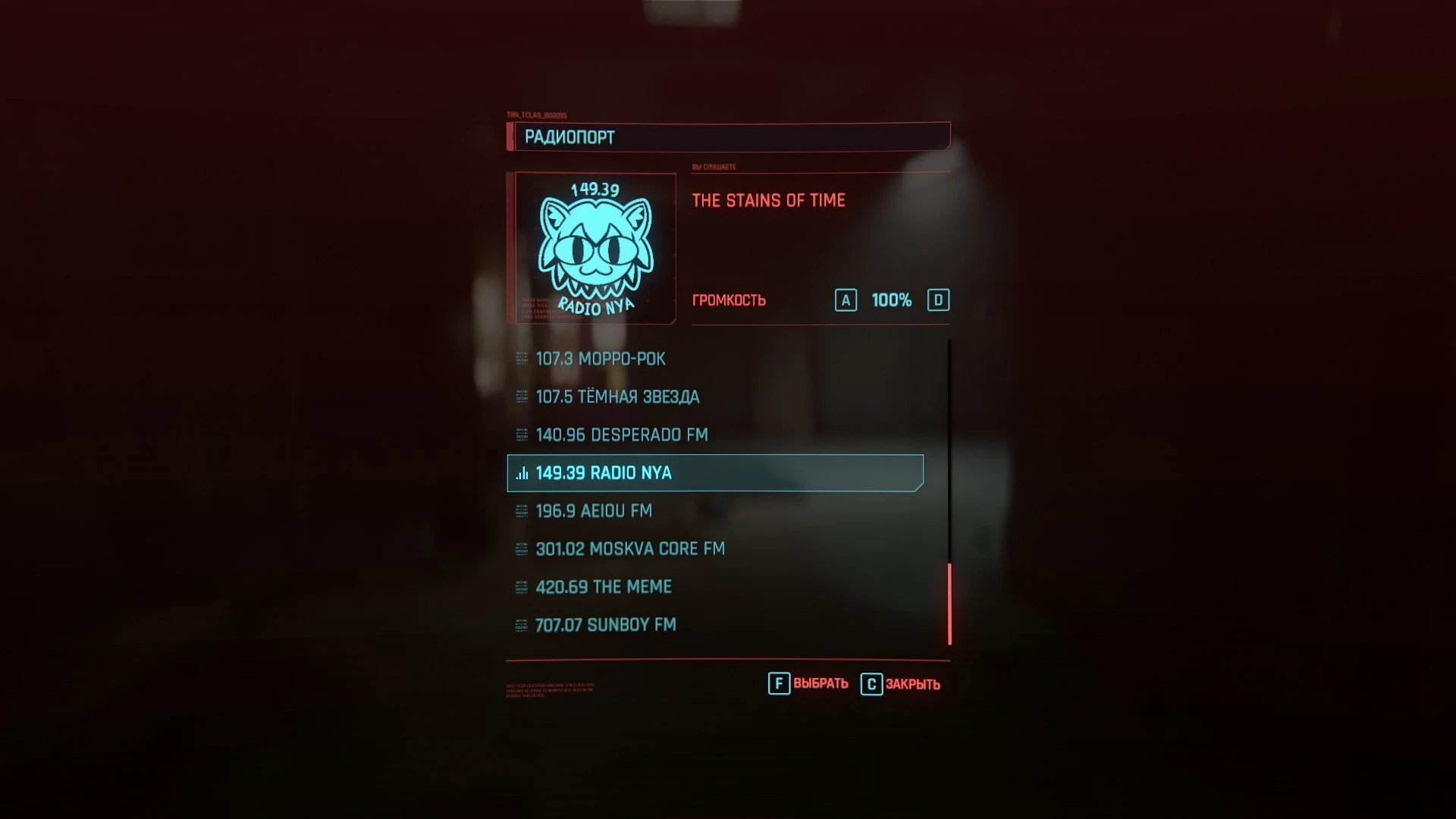This screenshot has width=1456, height=819.
Task: Select the 420.69 THE MEME station
Action: pyautogui.click(x=601, y=587)
